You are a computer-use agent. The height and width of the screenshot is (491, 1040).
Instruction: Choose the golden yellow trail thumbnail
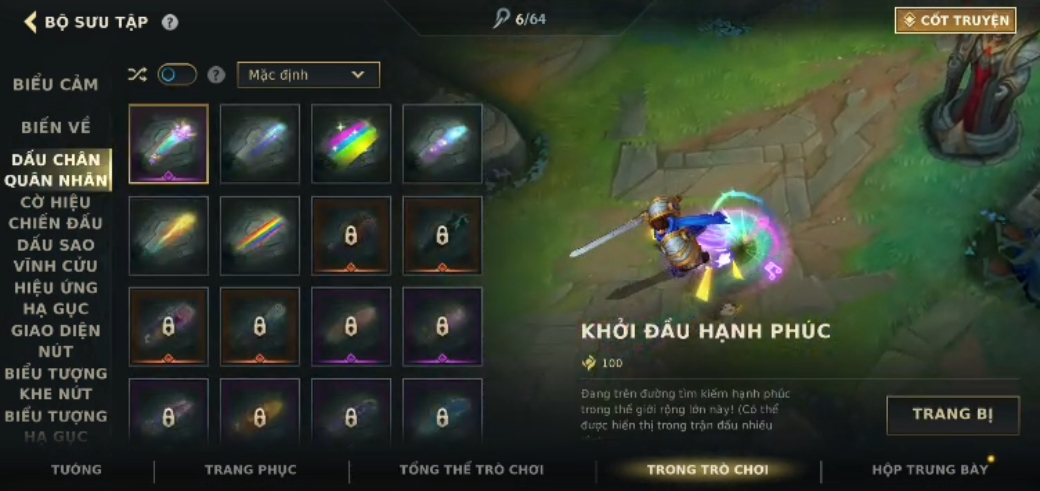click(x=168, y=235)
